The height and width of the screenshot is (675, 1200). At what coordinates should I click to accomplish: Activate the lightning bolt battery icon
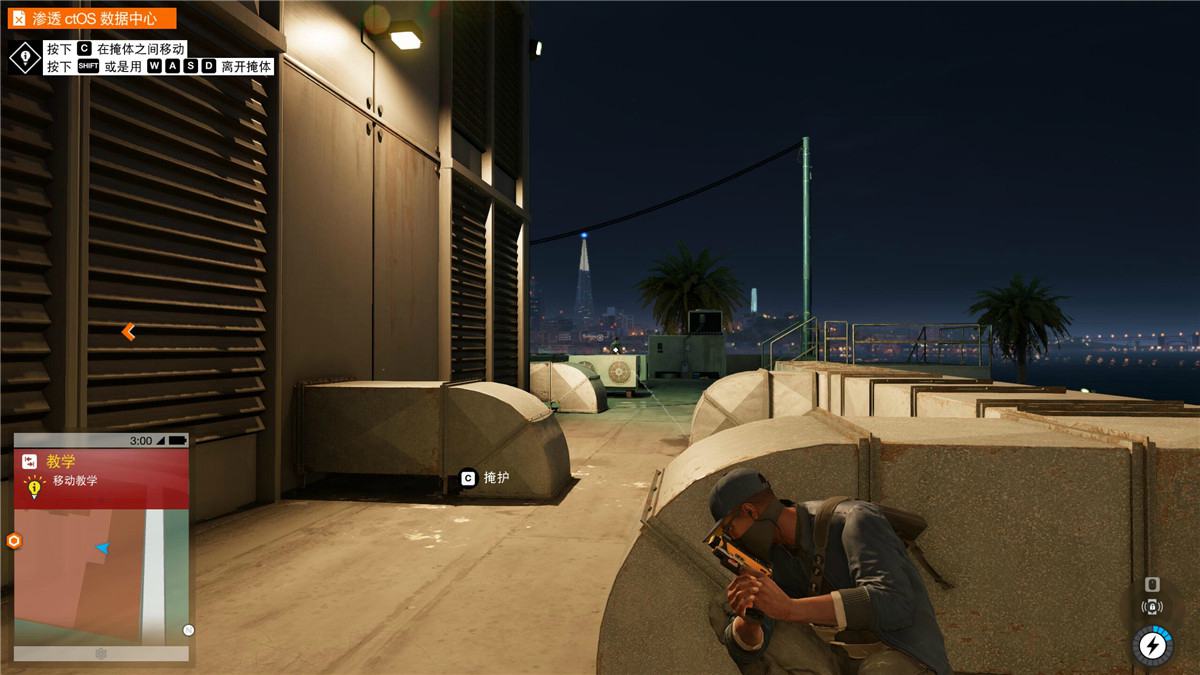point(1151,645)
